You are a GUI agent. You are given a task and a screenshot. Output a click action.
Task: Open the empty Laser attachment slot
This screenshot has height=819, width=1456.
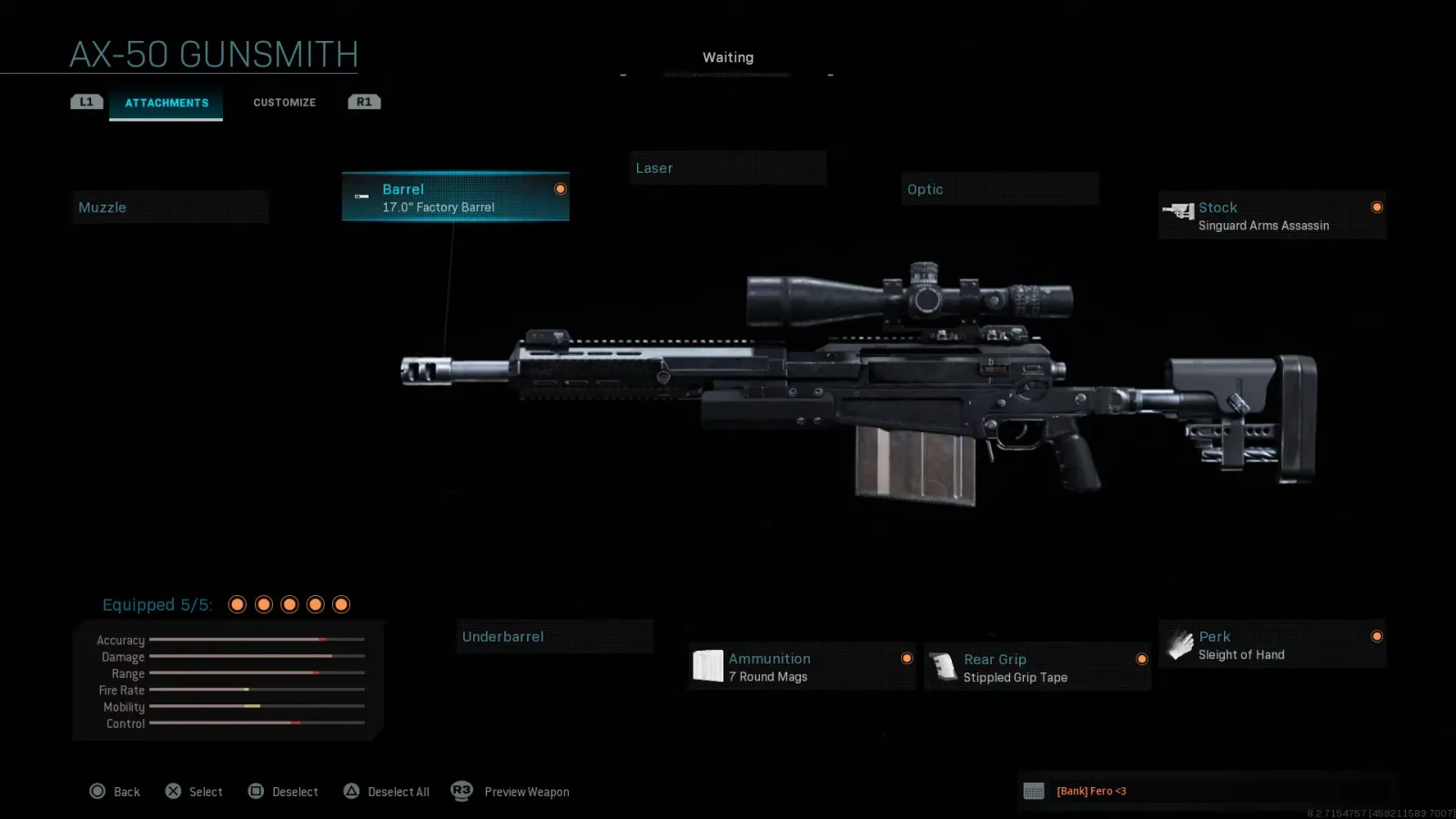pos(727,168)
